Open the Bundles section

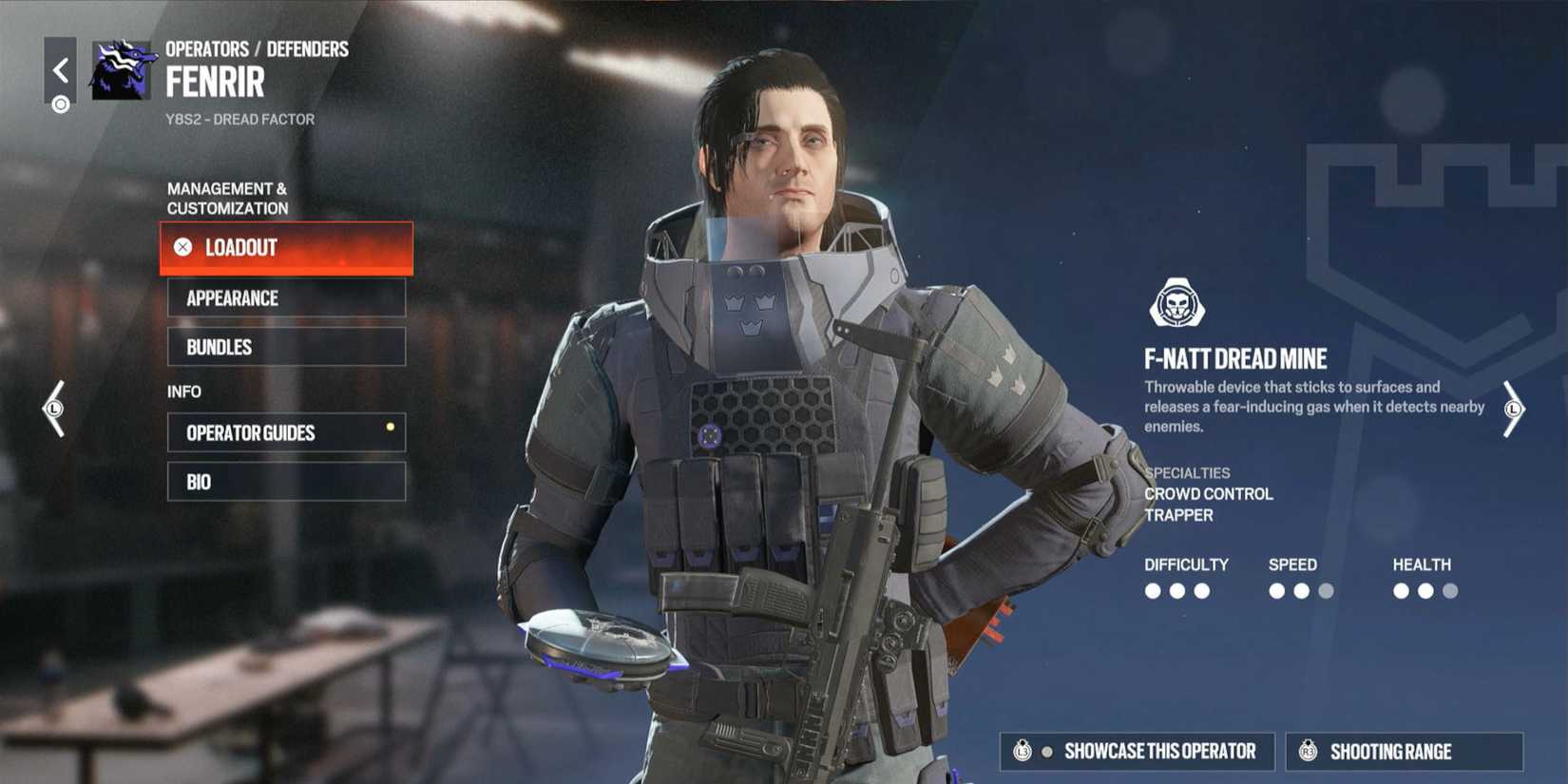point(286,347)
